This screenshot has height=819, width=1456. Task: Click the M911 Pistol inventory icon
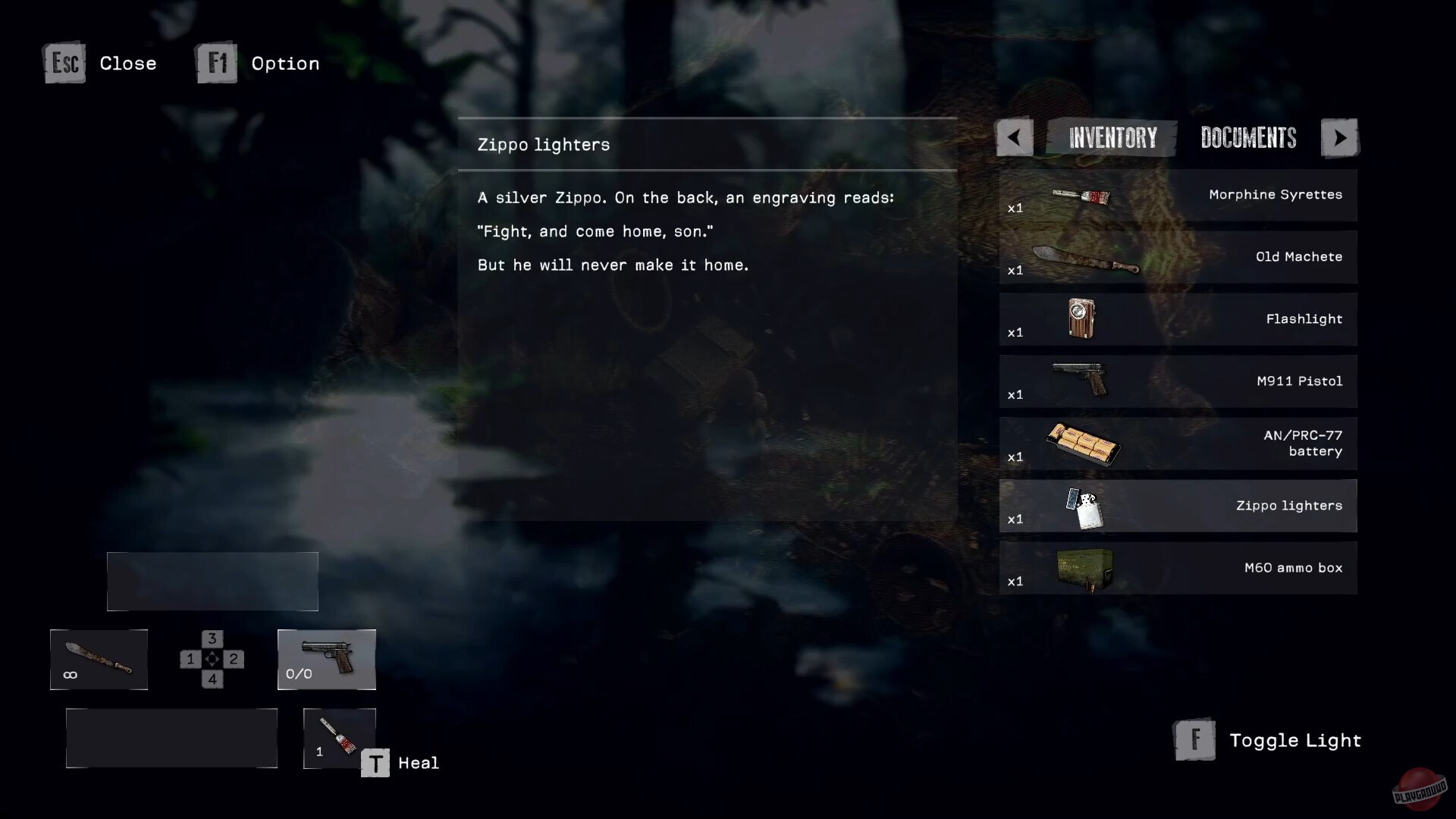coord(1080,381)
